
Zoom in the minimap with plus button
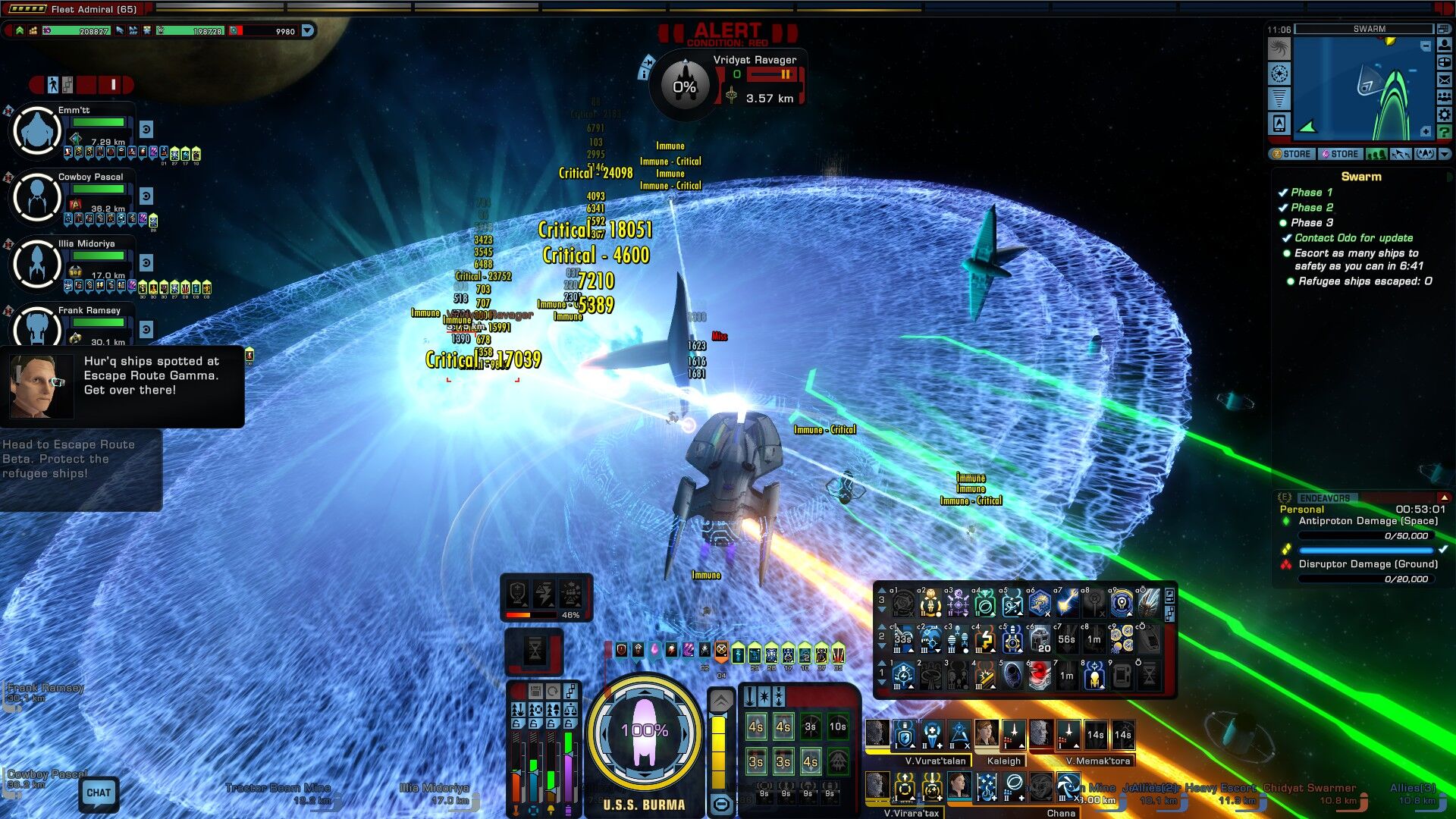[1426, 132]
